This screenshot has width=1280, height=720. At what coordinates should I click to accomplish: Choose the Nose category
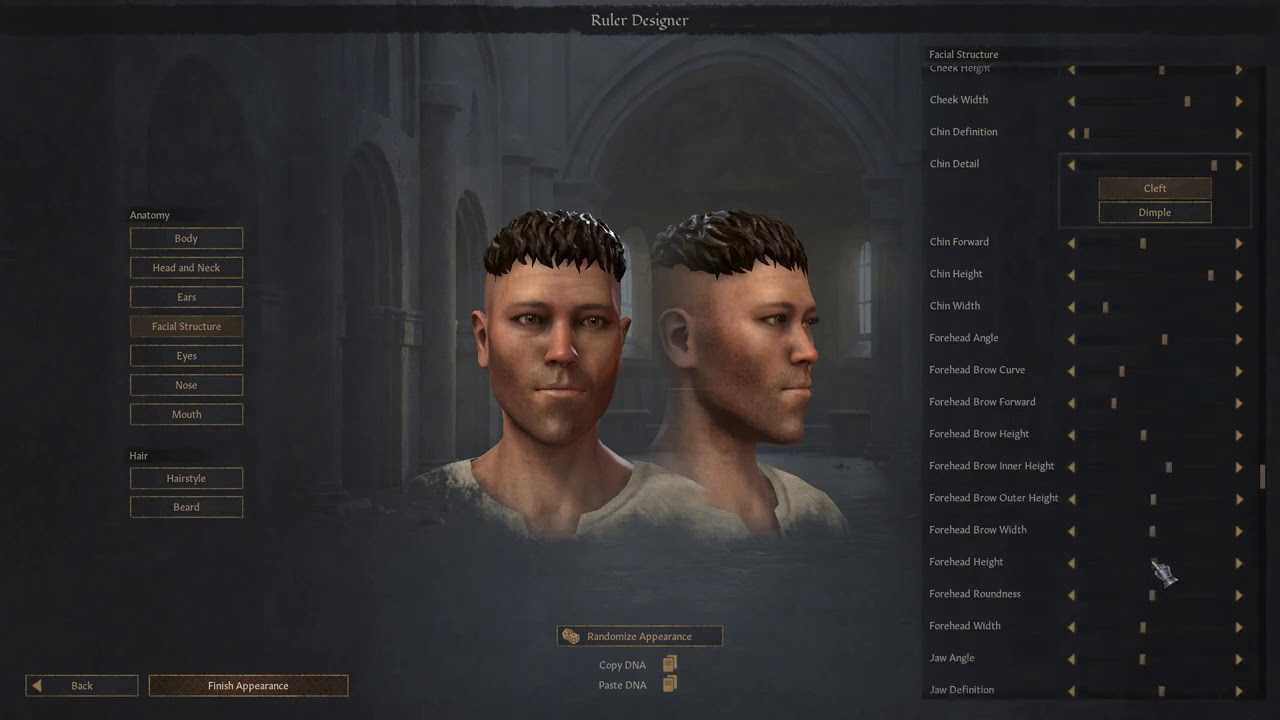click(186, 385)
